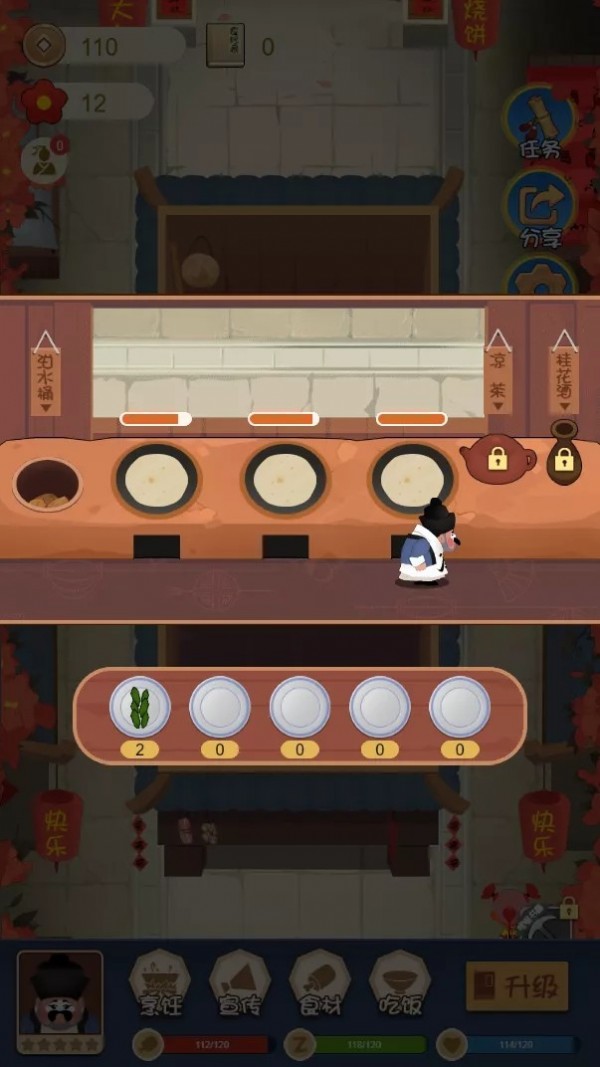The image size is (600, 1067).
Task: Open the customer icon with red badge
Action: [x=44, y=160]
